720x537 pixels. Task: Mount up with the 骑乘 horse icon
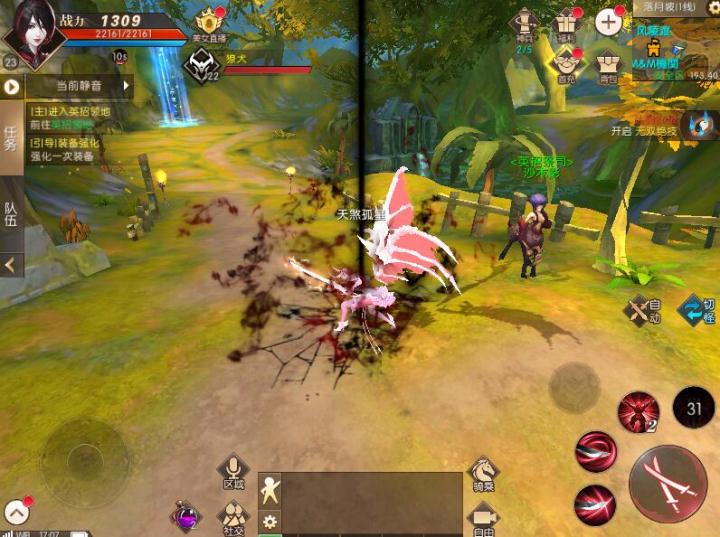coord(484,472)
